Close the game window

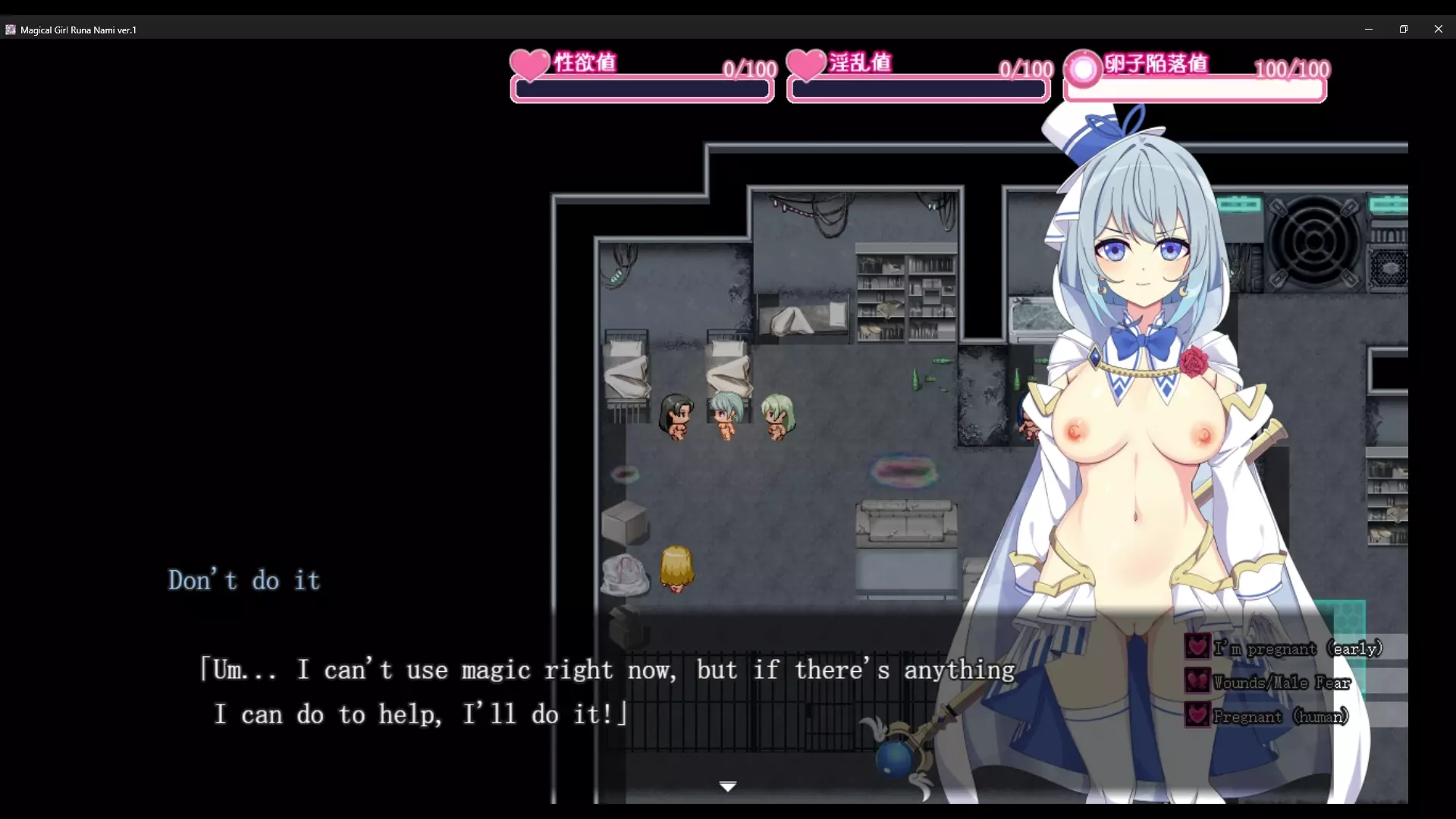pos(1439,30)
